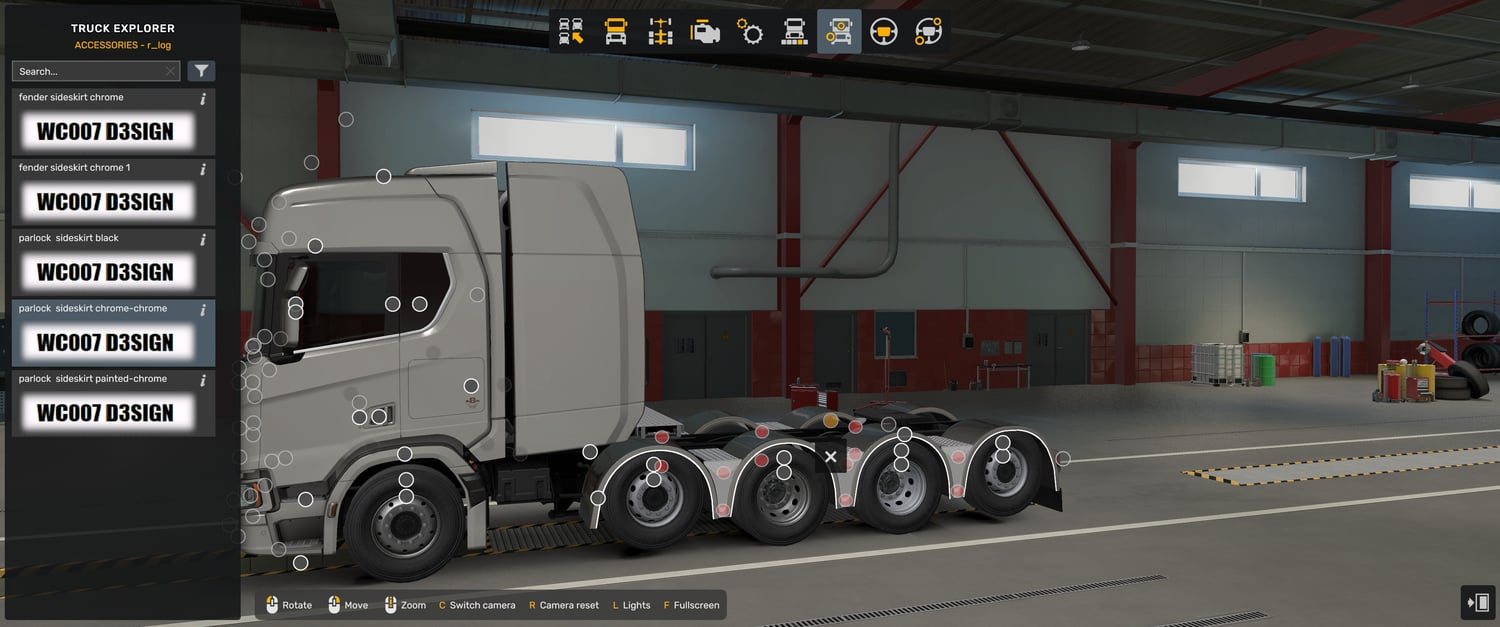Switch to the engine toolbar icon
This screenshot has height=627, width=1500.
(x=705, y=32)
